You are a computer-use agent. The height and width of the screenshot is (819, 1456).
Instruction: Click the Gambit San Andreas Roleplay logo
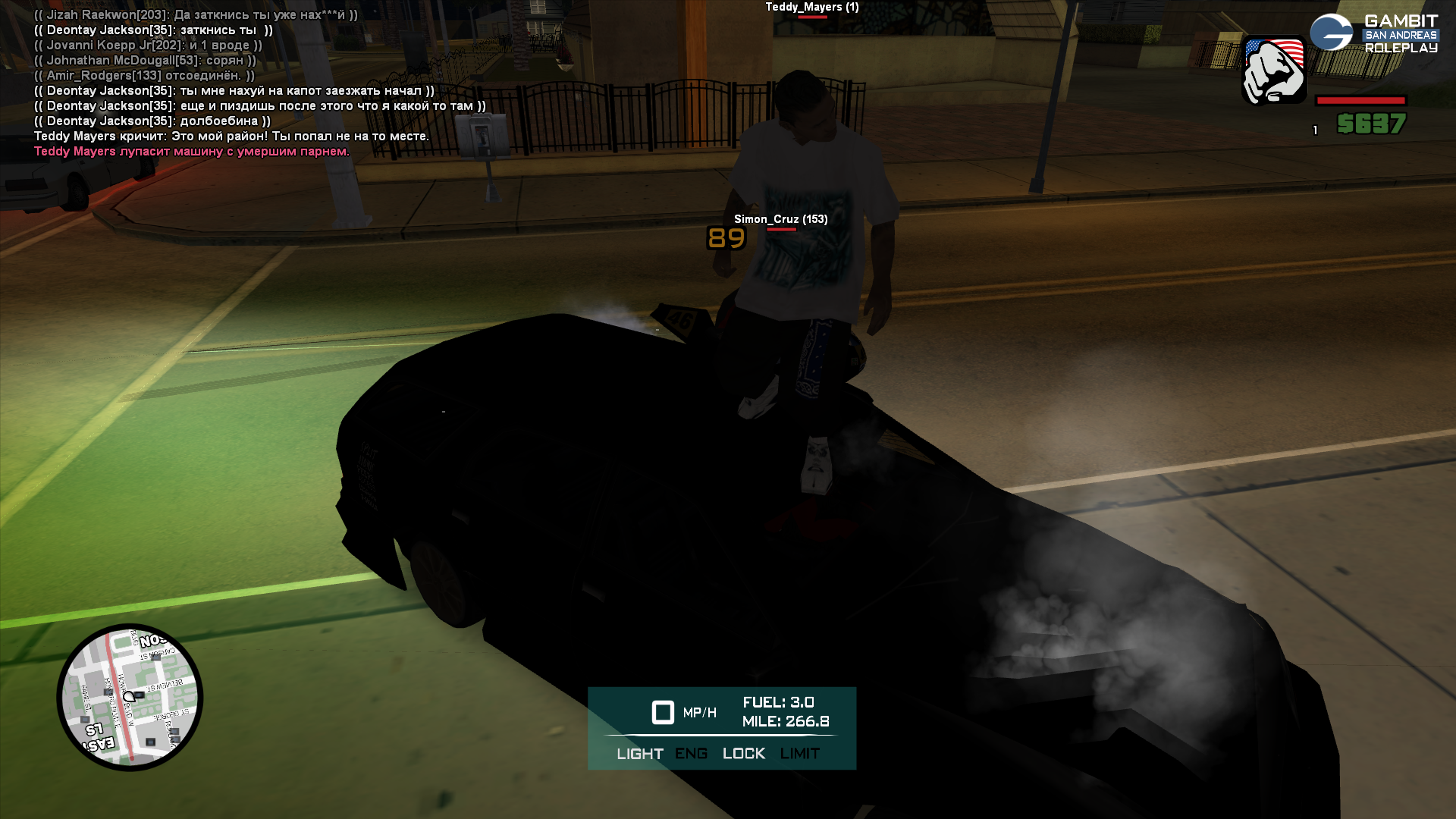point(1374,33)
